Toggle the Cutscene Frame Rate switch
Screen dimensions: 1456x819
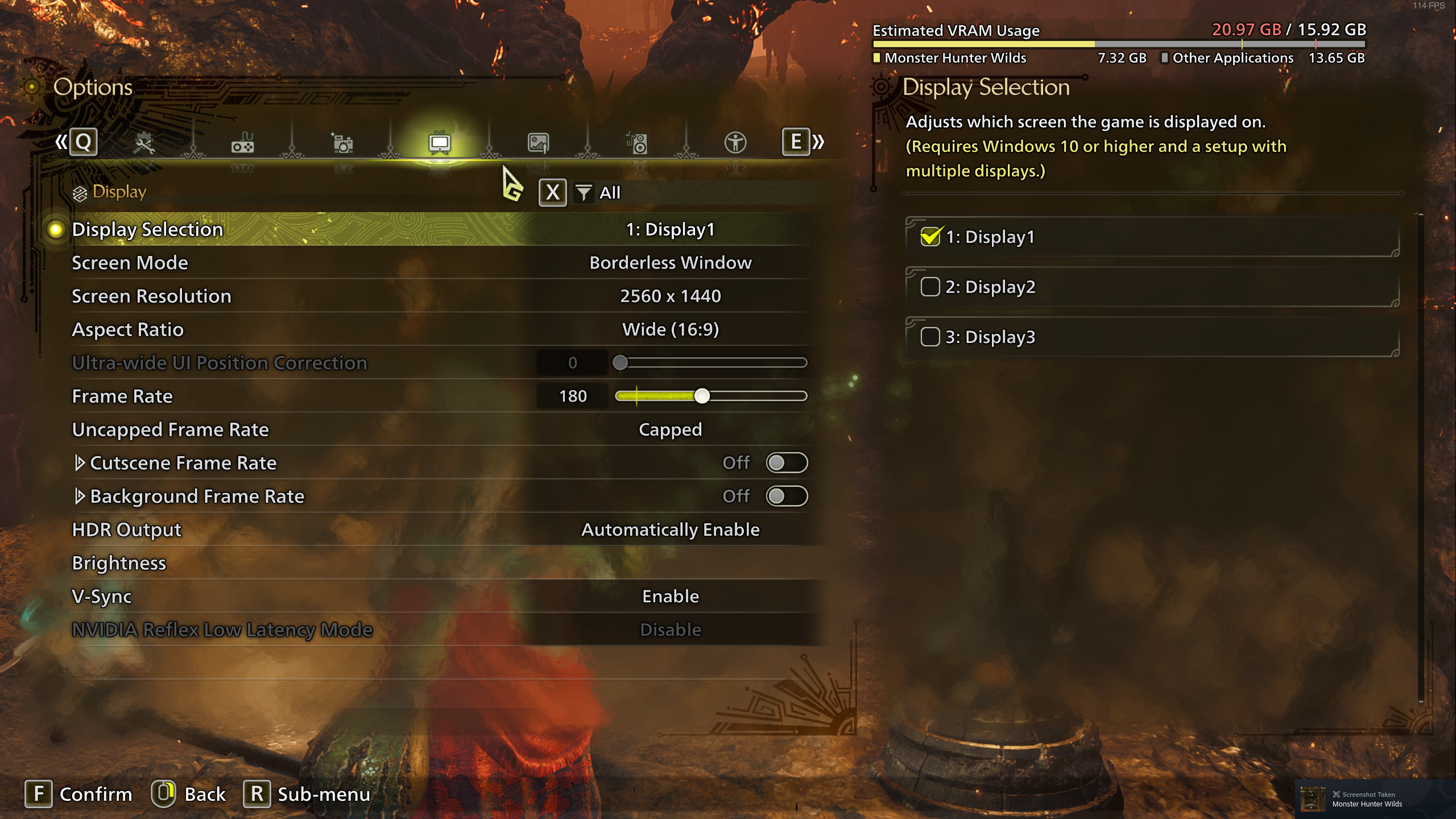[x=786, y=463]
